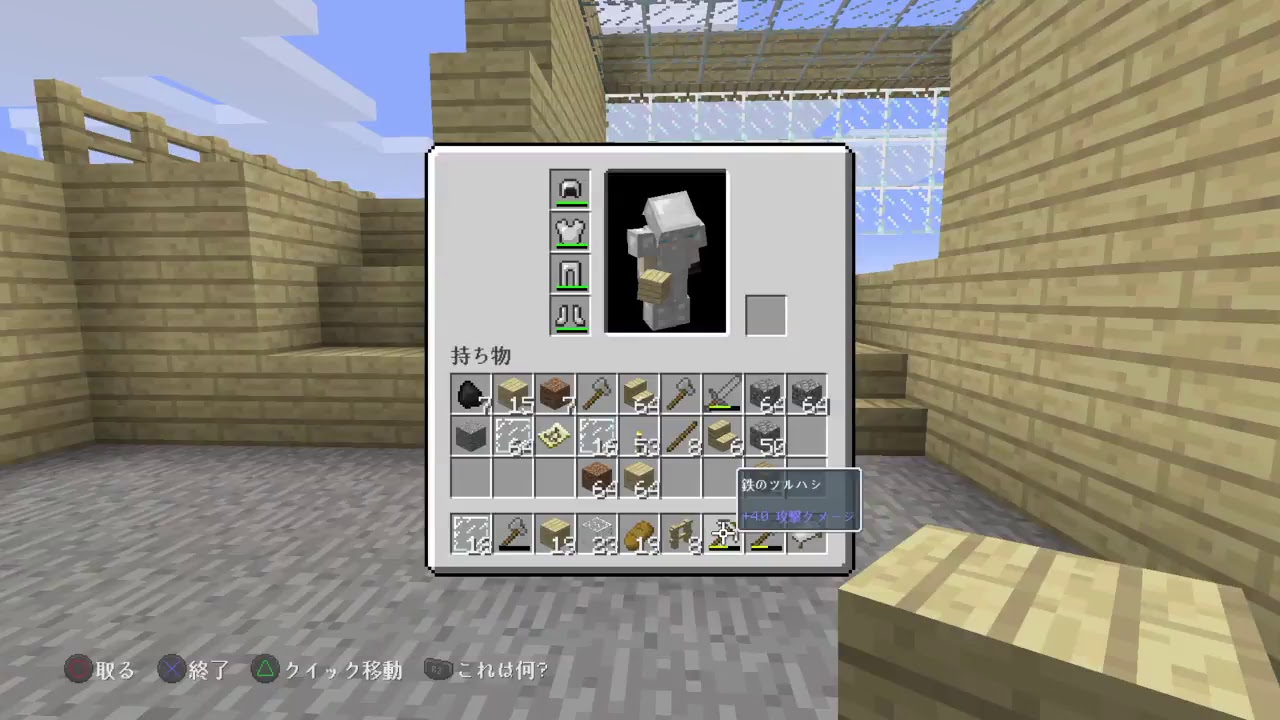1280x720 pixels.
Task: Click the empty offhand slot beside the character
Action: (x=765, y=313)
